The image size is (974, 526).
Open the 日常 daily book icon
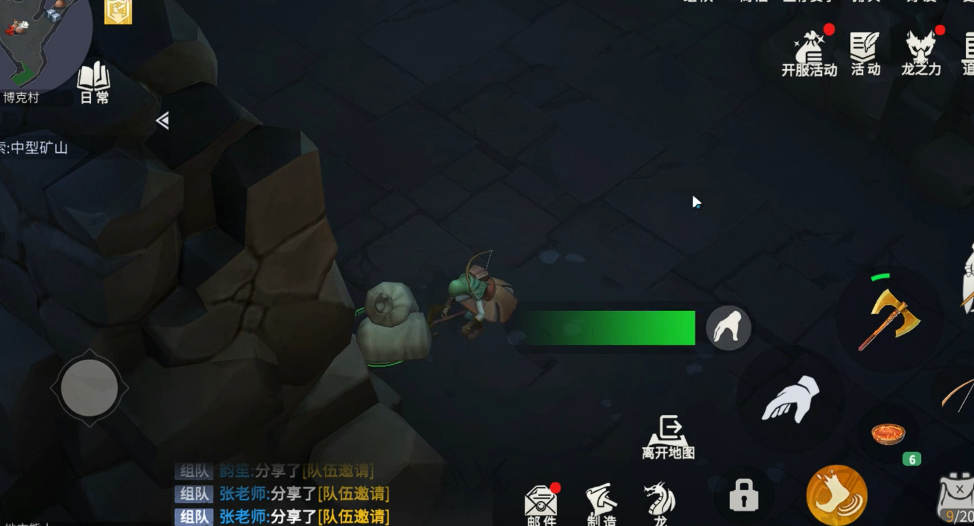coord(94,81)
